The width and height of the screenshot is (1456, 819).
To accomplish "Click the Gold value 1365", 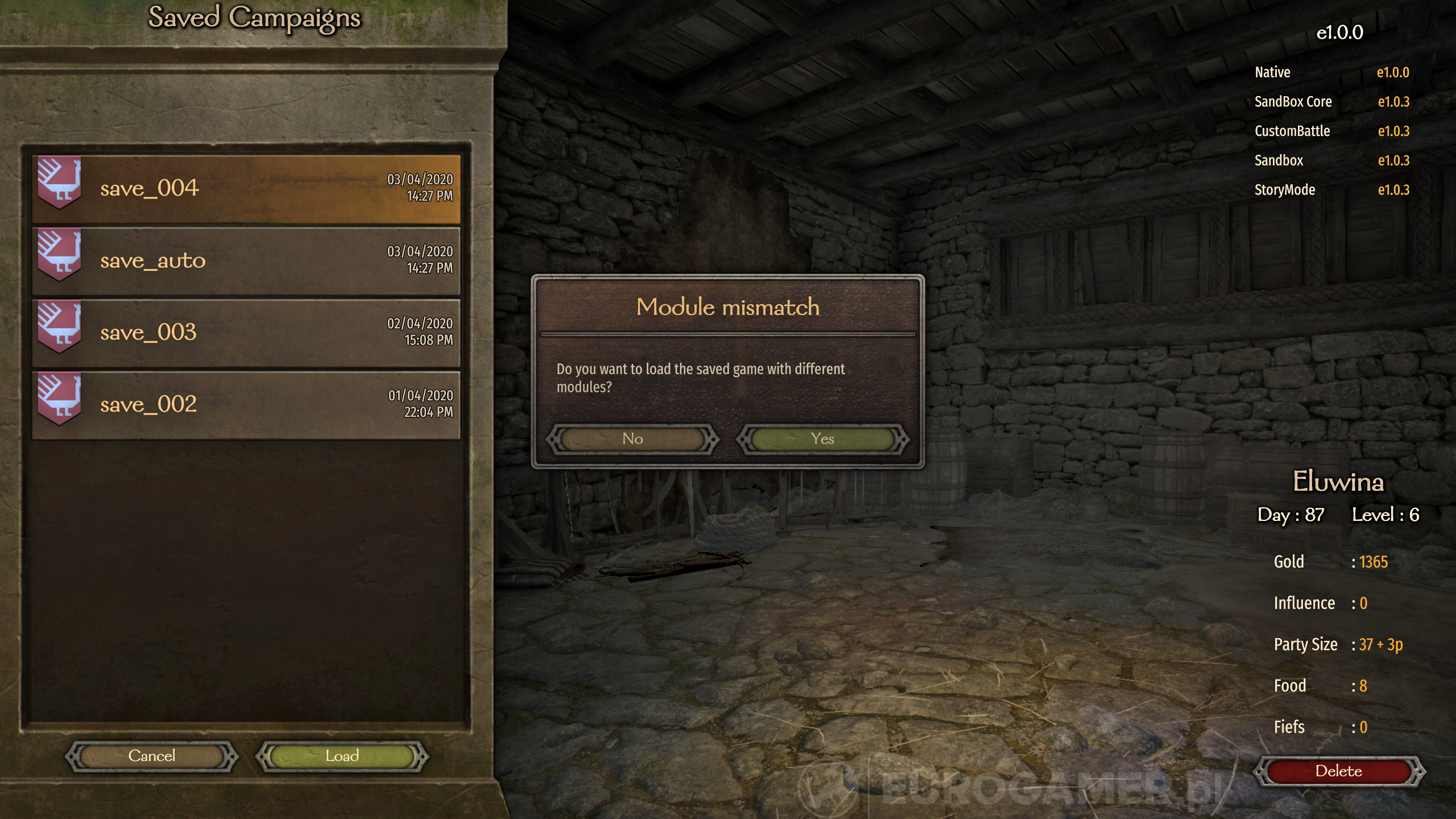I will (1375, 562).
